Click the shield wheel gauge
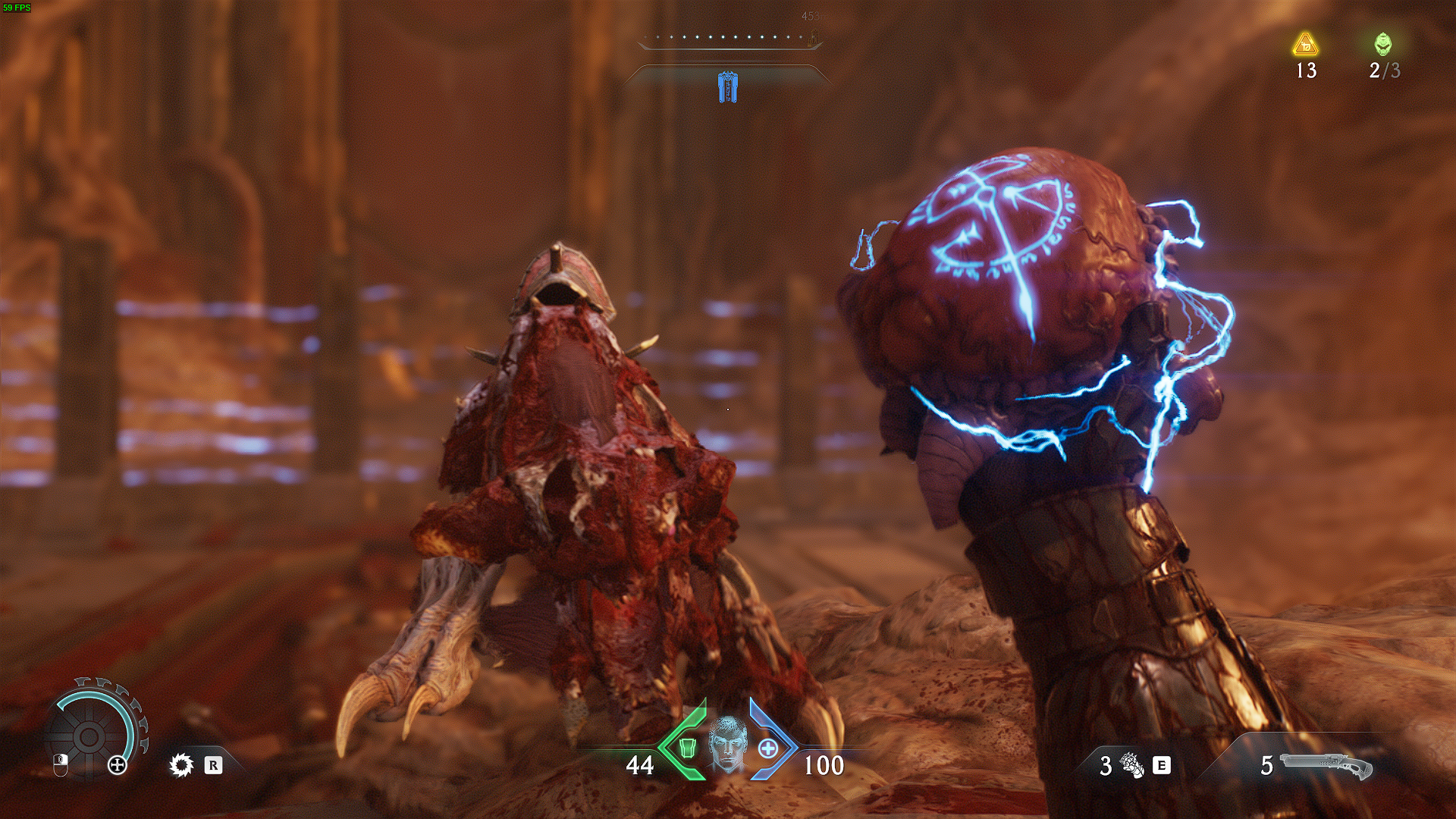Screen dimensions: 1456x819 [89, 735]
